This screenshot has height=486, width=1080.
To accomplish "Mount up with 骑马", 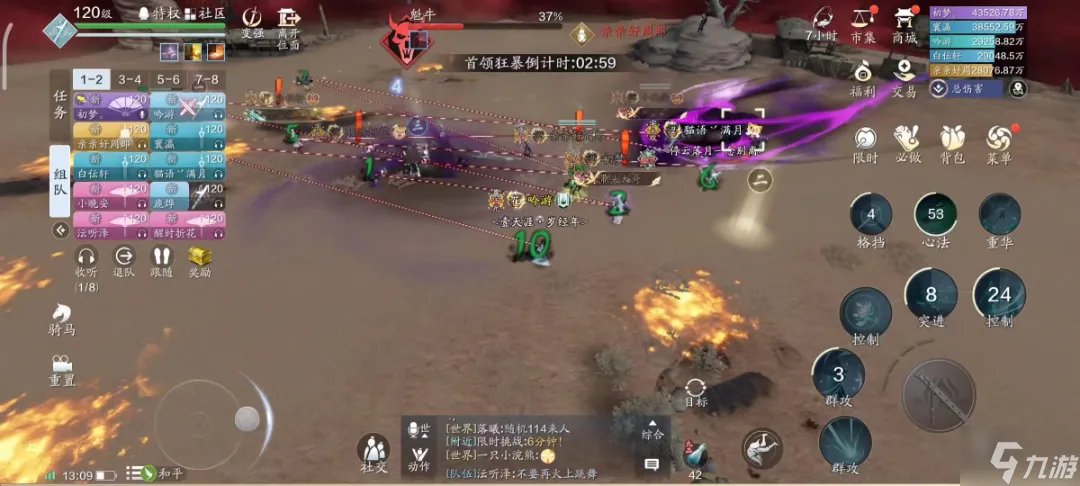I will click(62, 319).
